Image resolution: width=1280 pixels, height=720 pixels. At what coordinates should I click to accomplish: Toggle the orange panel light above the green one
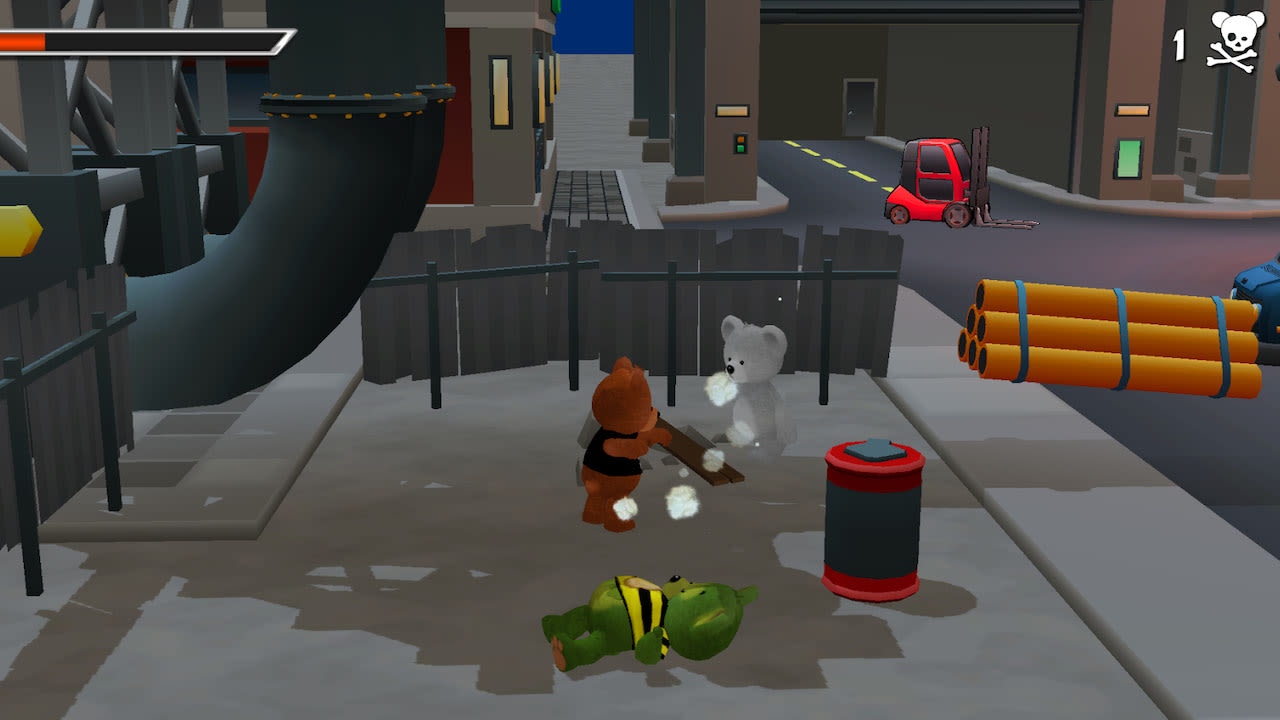[x=1132, y=110]
